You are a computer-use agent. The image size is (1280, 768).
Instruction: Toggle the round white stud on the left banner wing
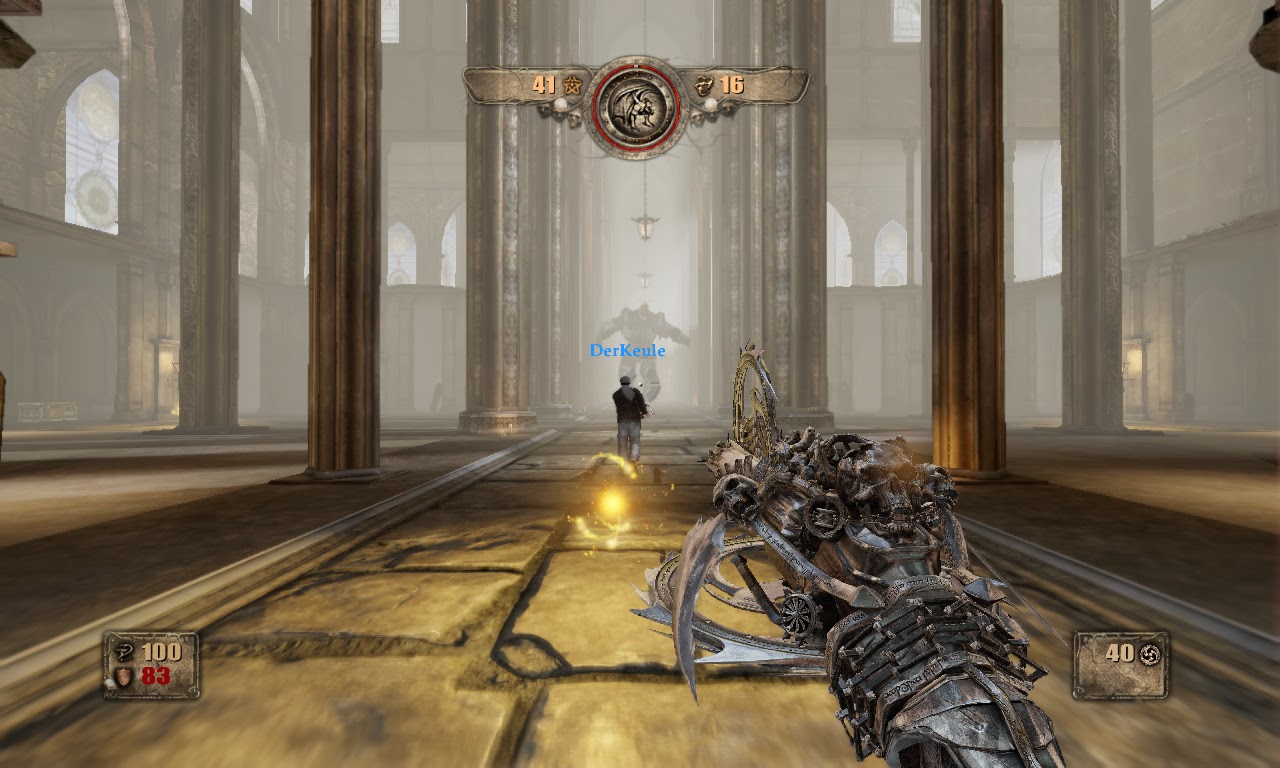coord(562,104)
